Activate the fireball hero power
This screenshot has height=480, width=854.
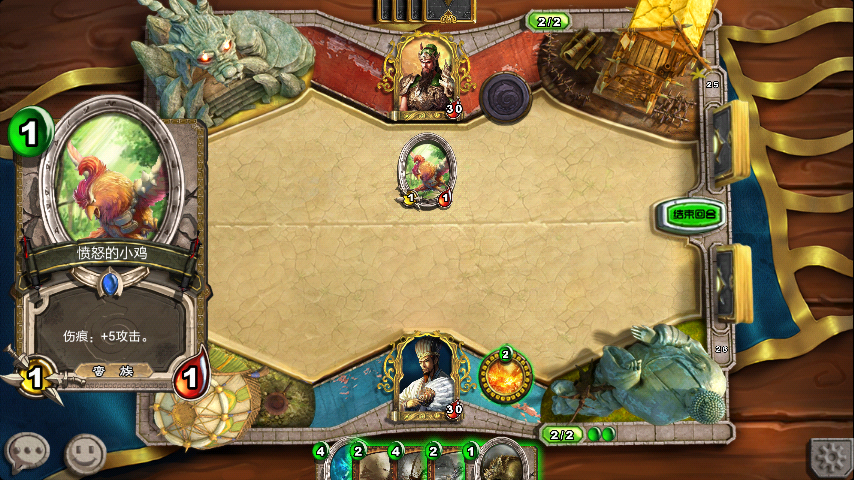pos(505,377)
